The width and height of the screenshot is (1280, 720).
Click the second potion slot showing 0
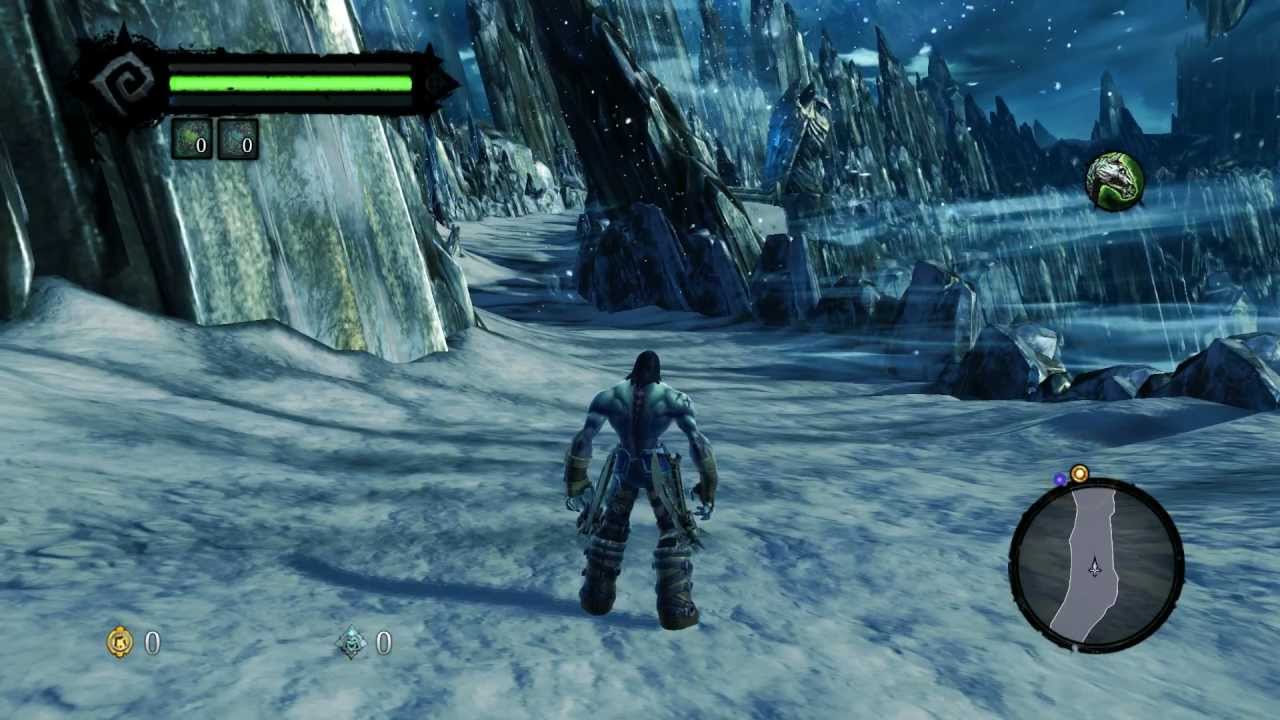click(x=237, y=141)
